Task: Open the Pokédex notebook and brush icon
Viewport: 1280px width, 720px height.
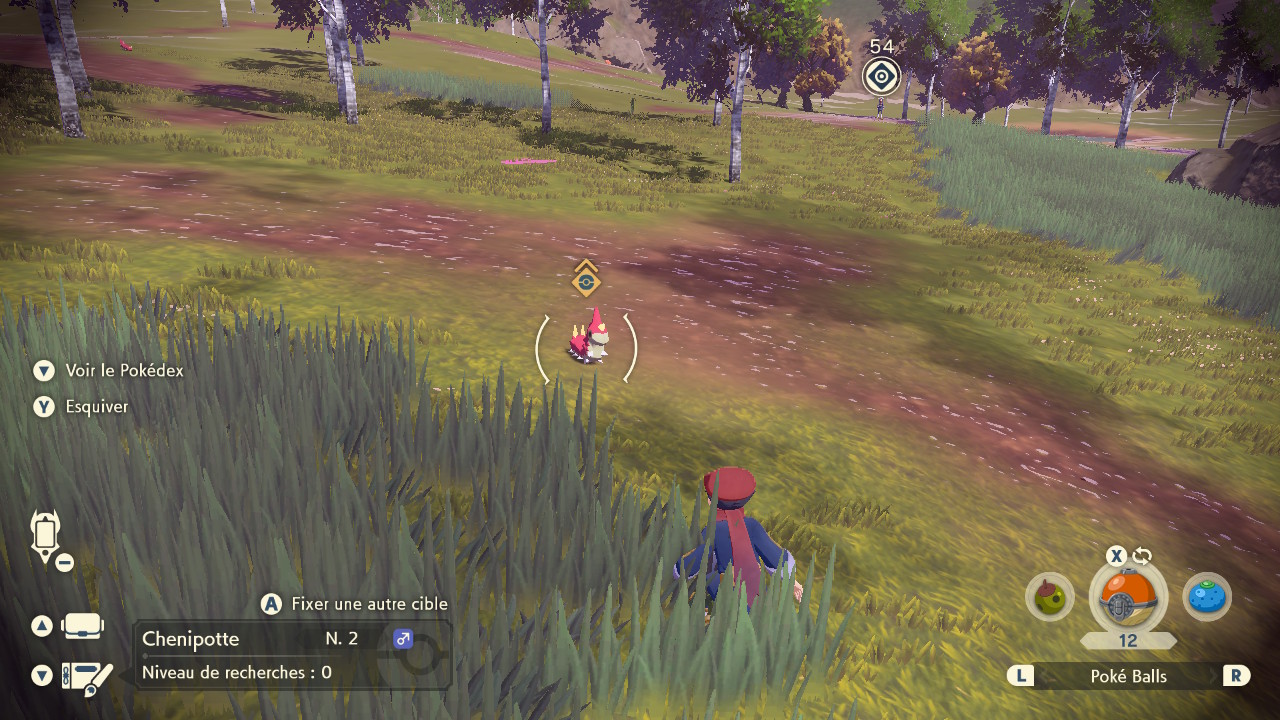Action: 86,677
